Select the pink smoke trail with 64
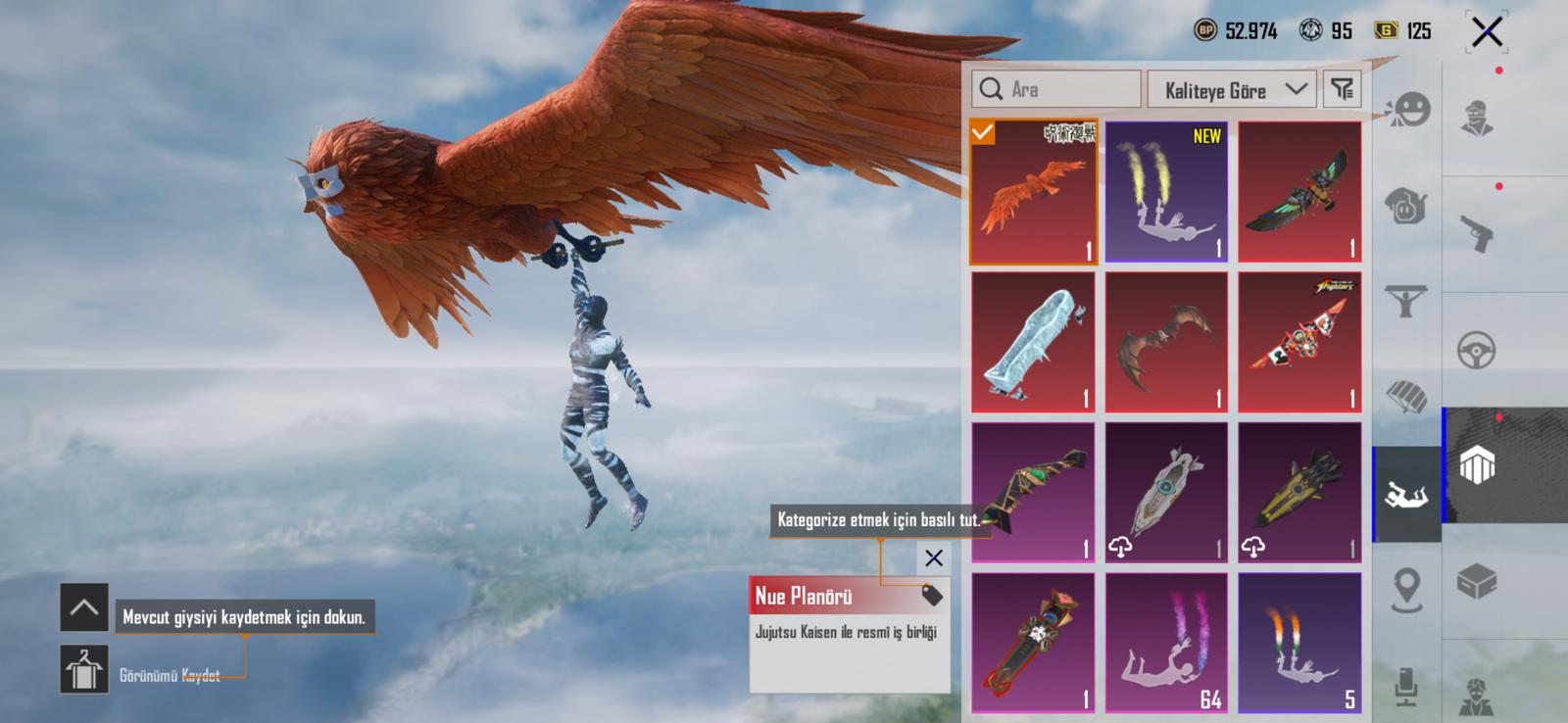 [x=1166, y=643]
